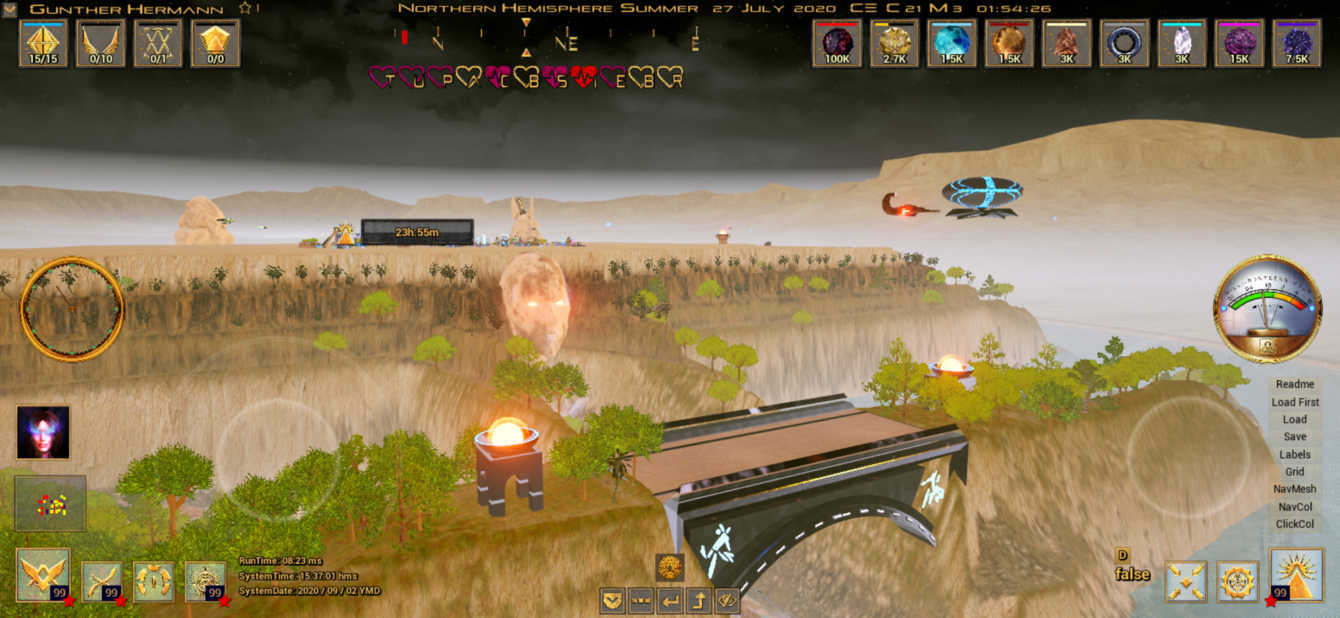Toggle the Grid display
Screen dimensions: 1340x618
[1295, 472]
